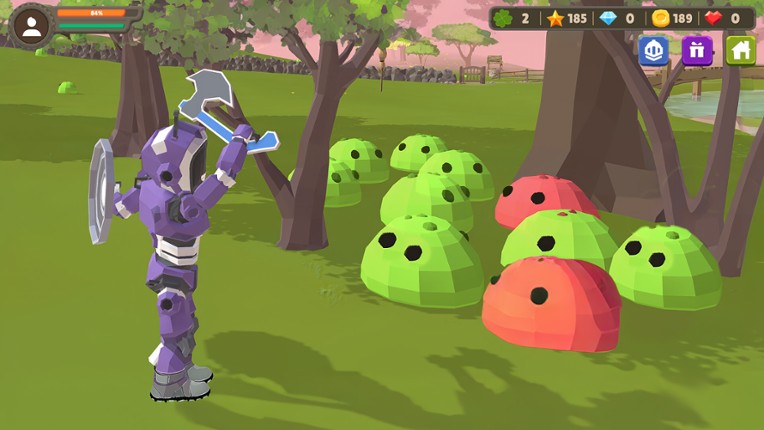
Task: Open the purple gift box rewards
Action: [697, 50]
